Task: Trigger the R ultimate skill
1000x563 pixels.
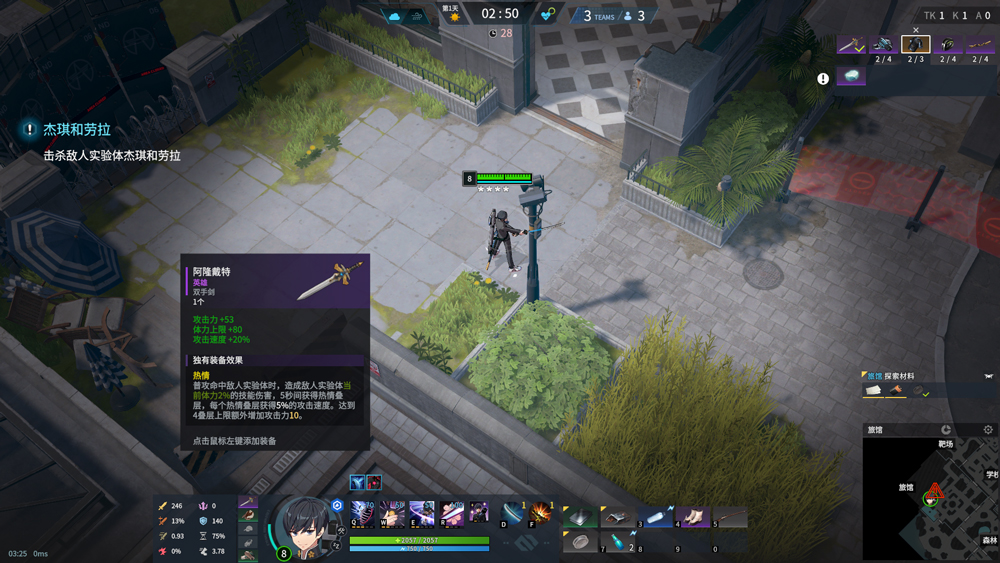Action: tap(452, 513)
